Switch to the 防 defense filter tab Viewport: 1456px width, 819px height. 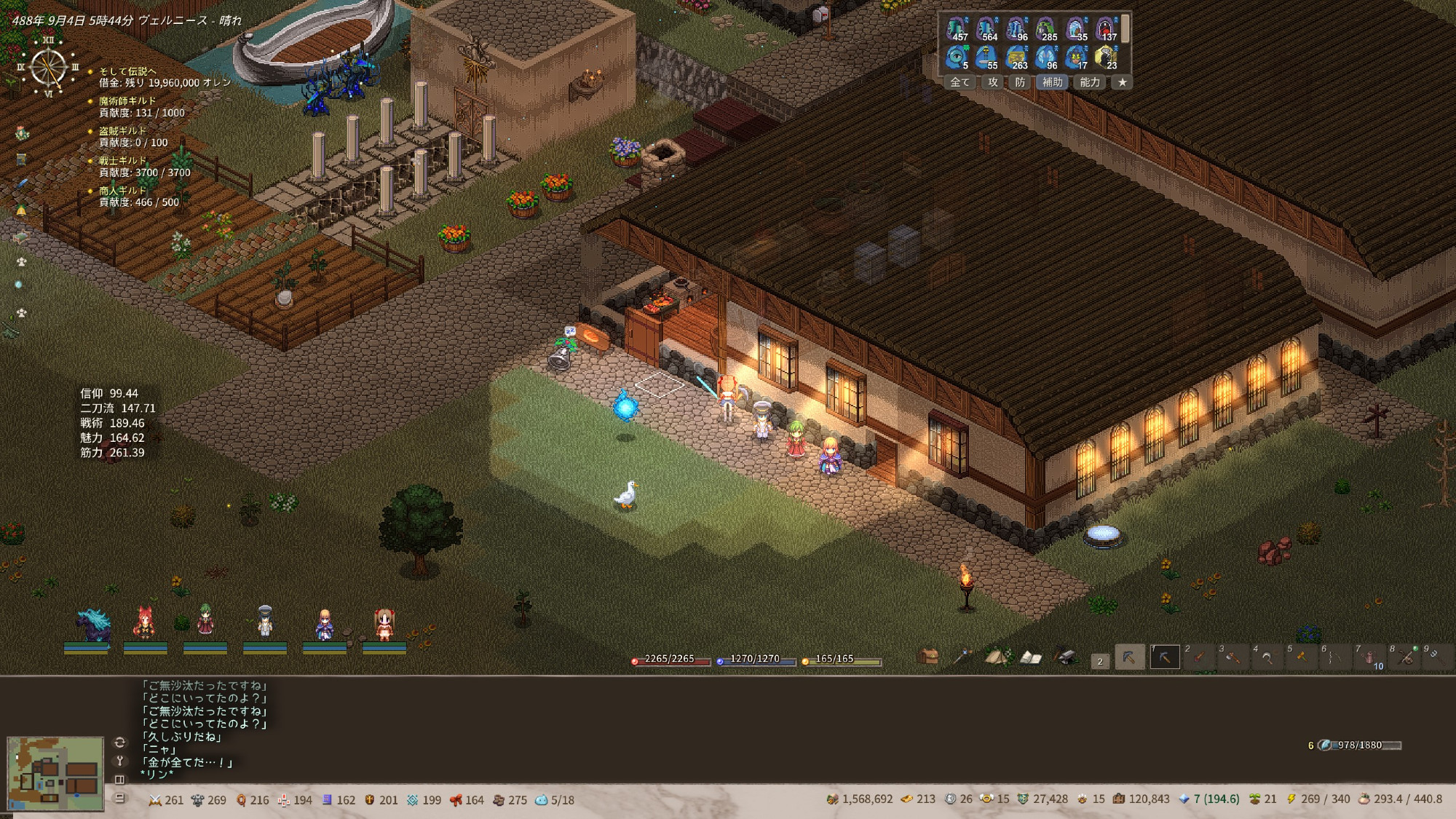(x=1020, y=82)
